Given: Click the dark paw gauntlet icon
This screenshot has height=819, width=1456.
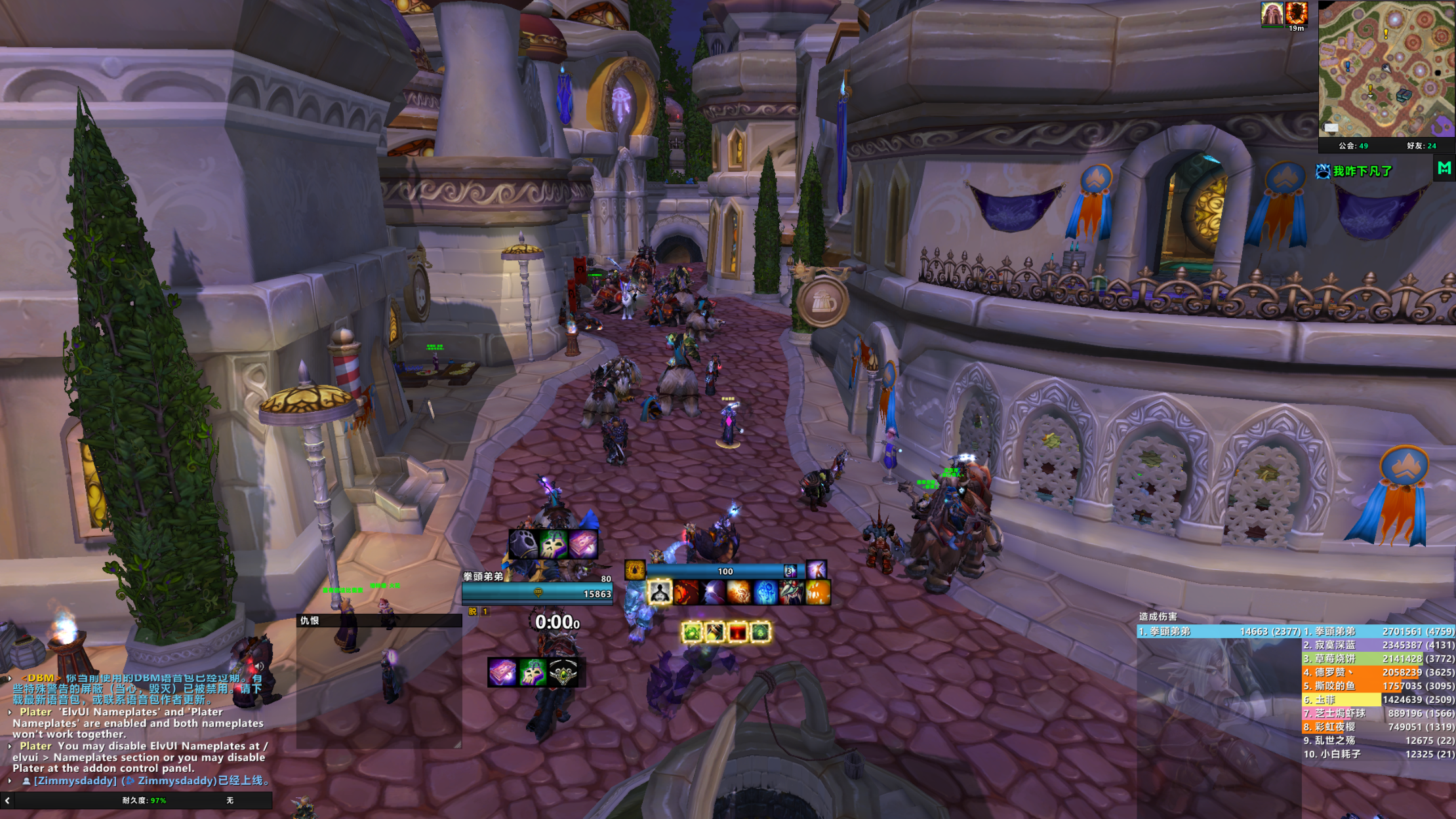Looking at the screenshot, I should tap(523, 544).
